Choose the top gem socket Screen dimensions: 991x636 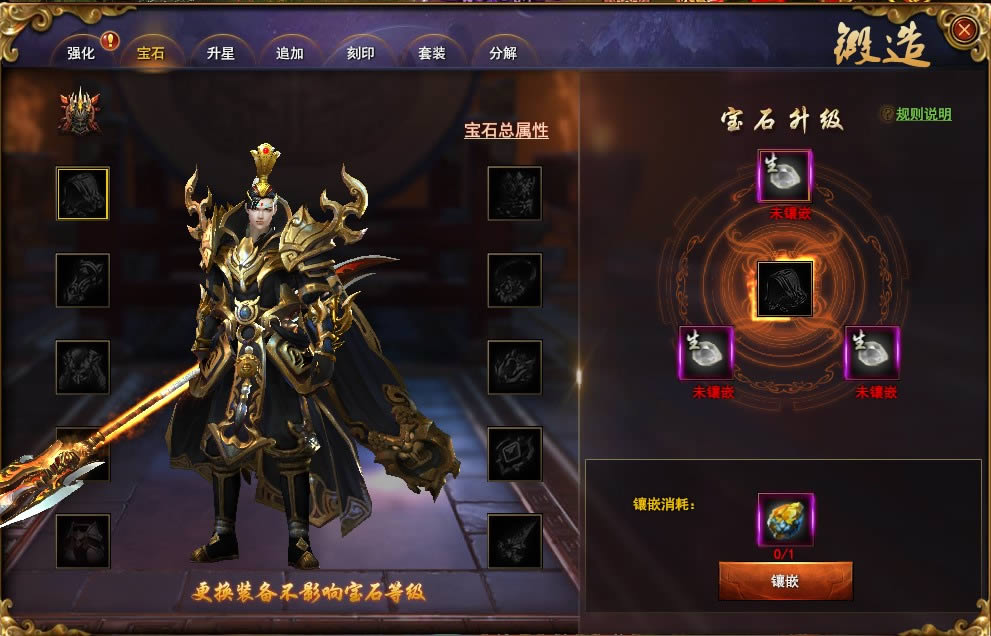[x=785, y=177]
